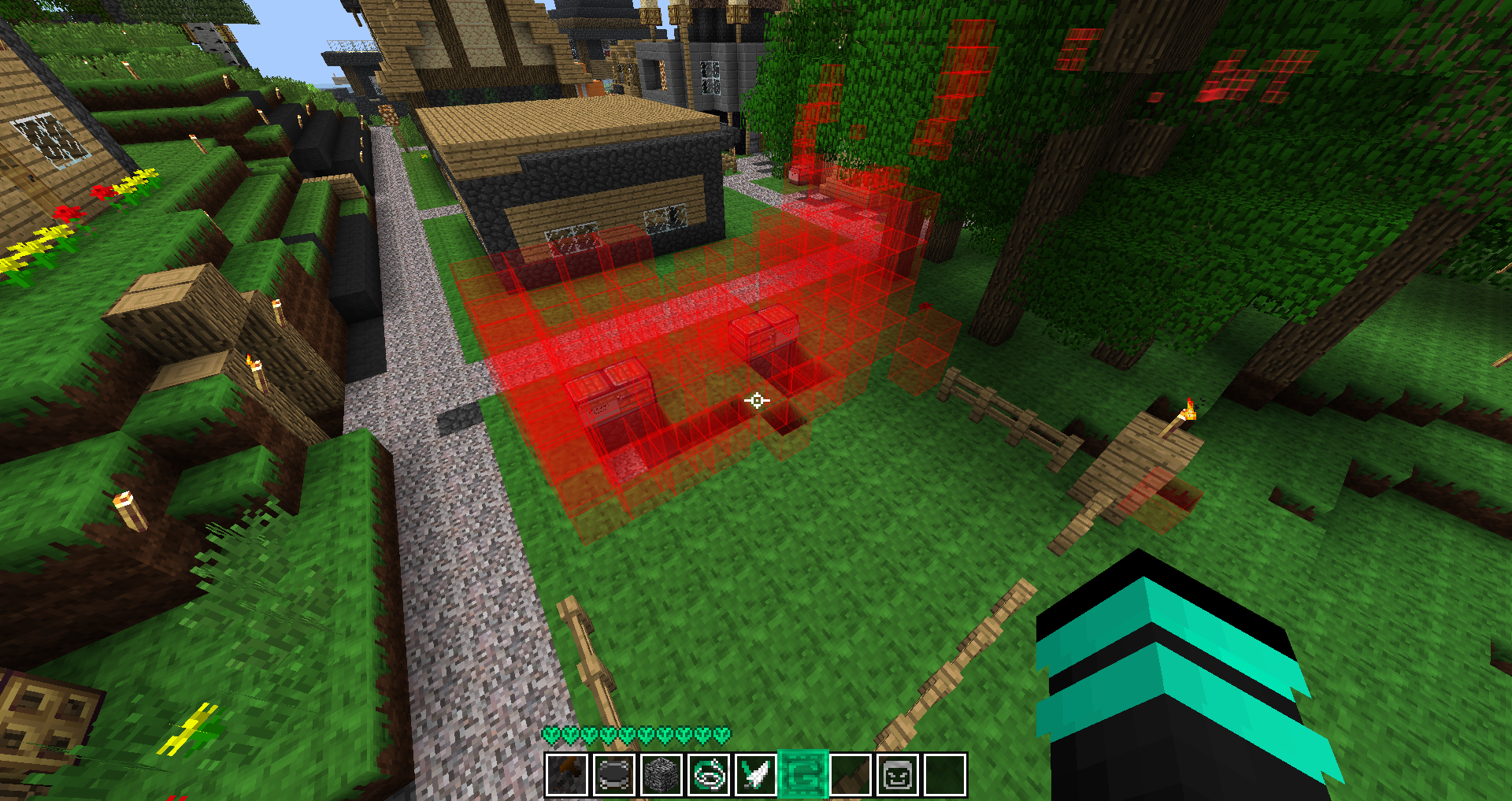Select the first hotbar slot with dark item

(566, 775)
